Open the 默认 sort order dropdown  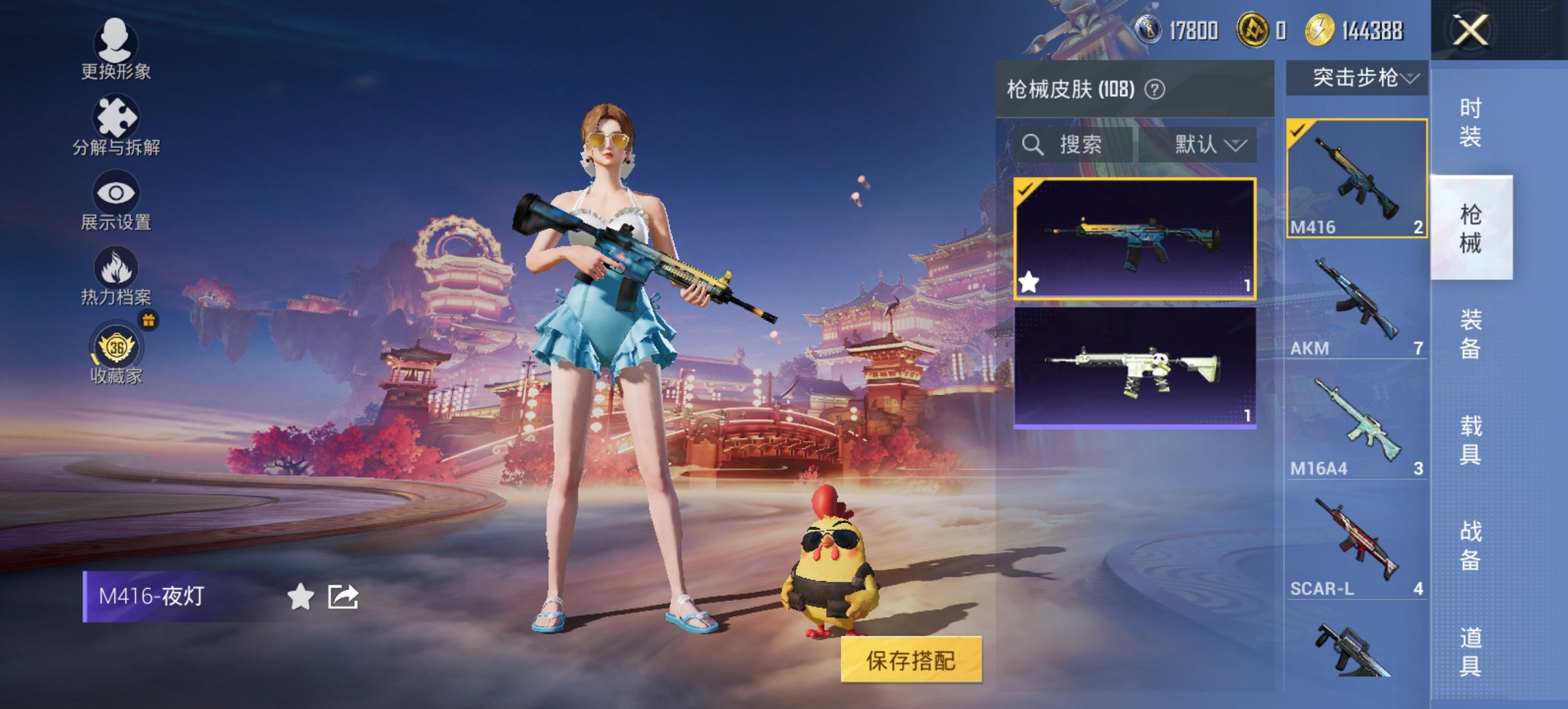1207,145
